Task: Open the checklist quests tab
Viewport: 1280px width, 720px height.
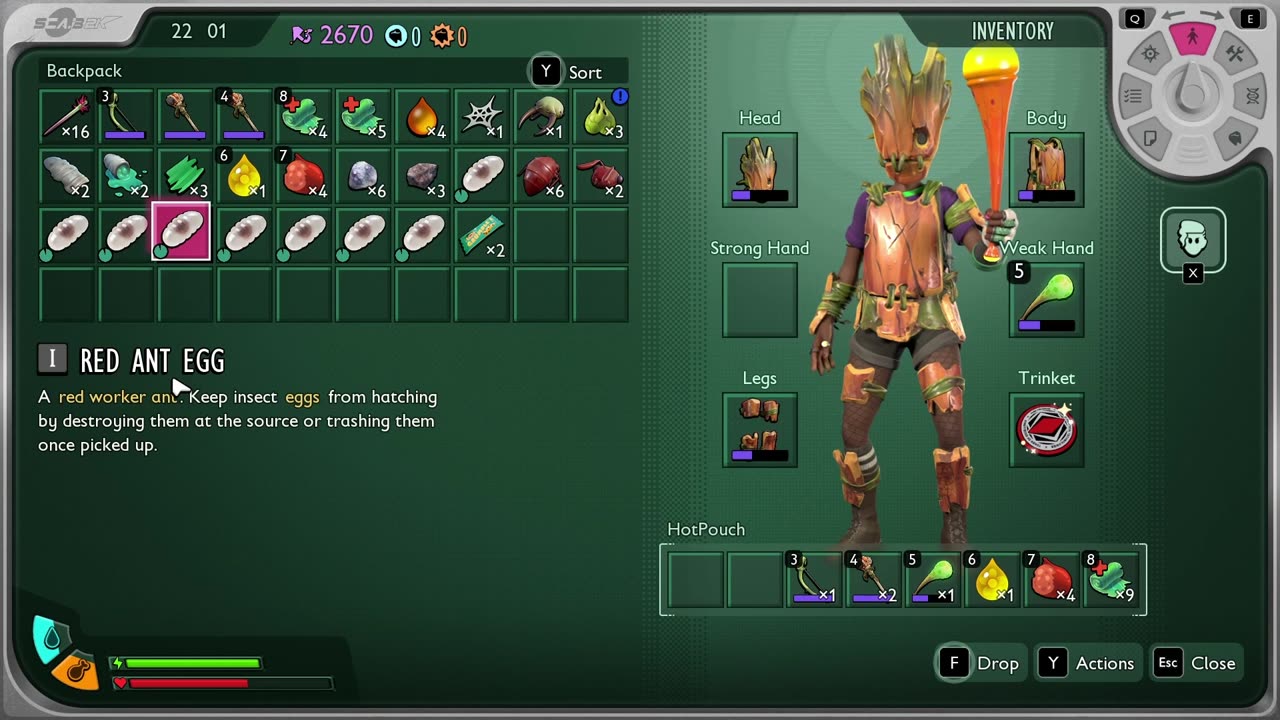Action: [1133, 96]
